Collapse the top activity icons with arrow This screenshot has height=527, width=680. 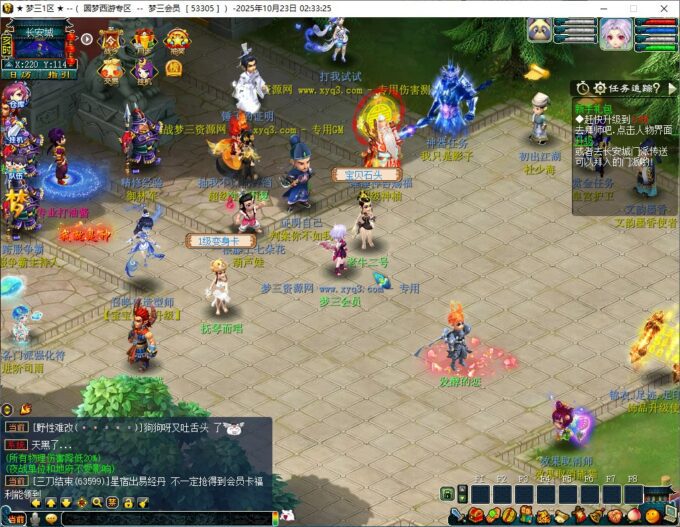87,40
